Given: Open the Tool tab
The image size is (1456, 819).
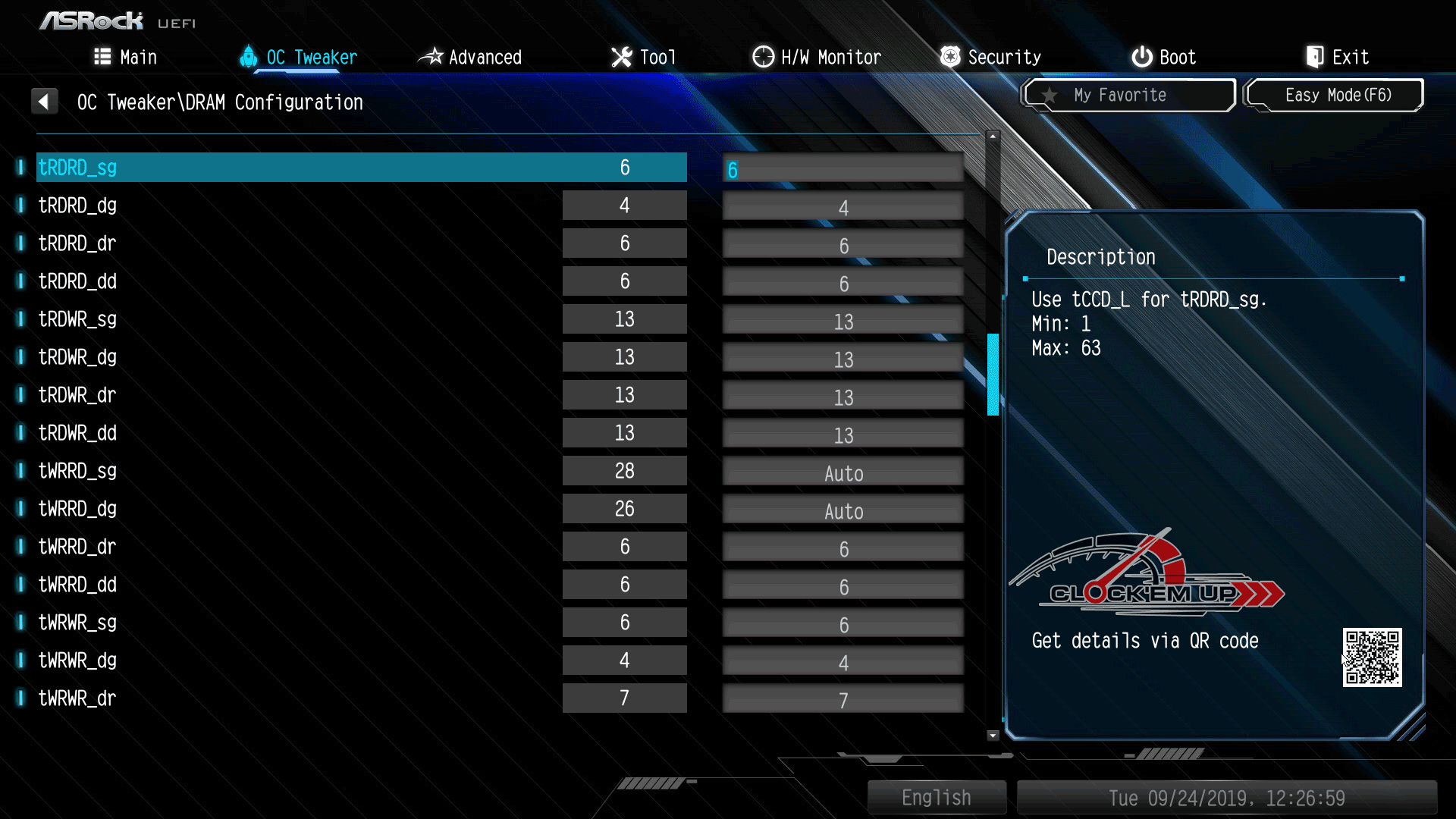Looking at the screenshot, I should tap(643, 58).
